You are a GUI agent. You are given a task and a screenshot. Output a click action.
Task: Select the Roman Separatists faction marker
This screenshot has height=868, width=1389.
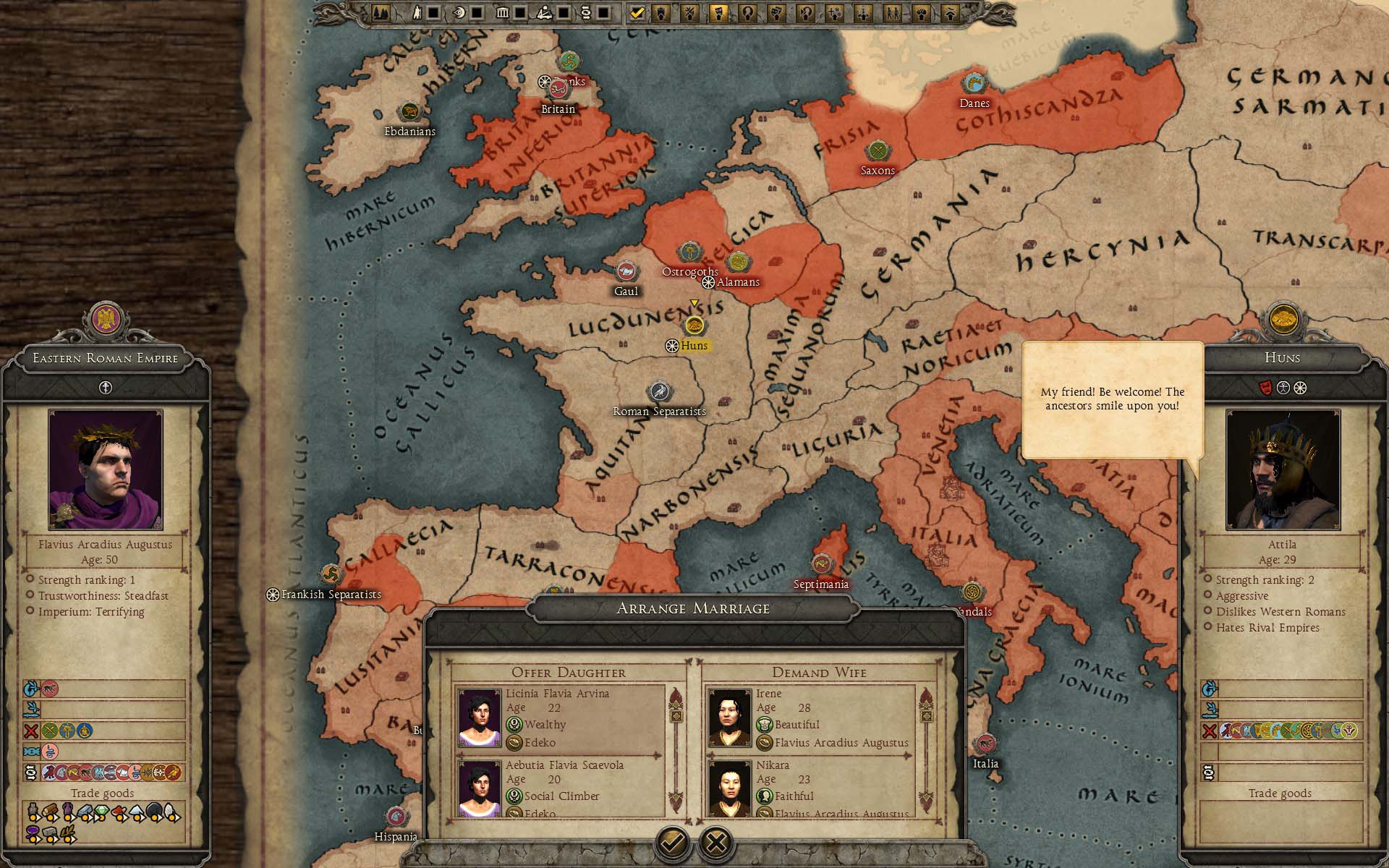[659, 392]
